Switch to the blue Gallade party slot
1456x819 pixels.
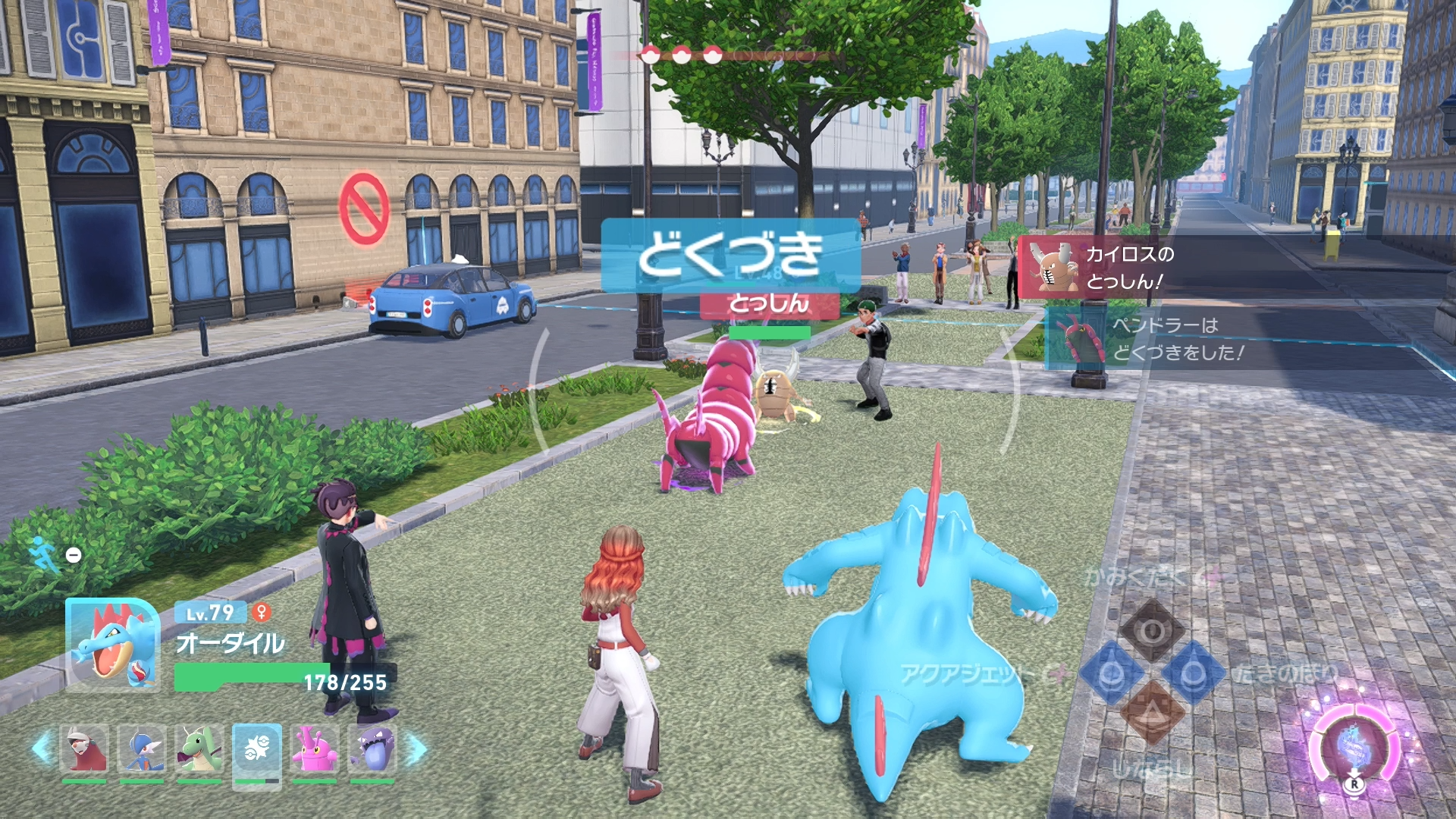pos(142,749)
